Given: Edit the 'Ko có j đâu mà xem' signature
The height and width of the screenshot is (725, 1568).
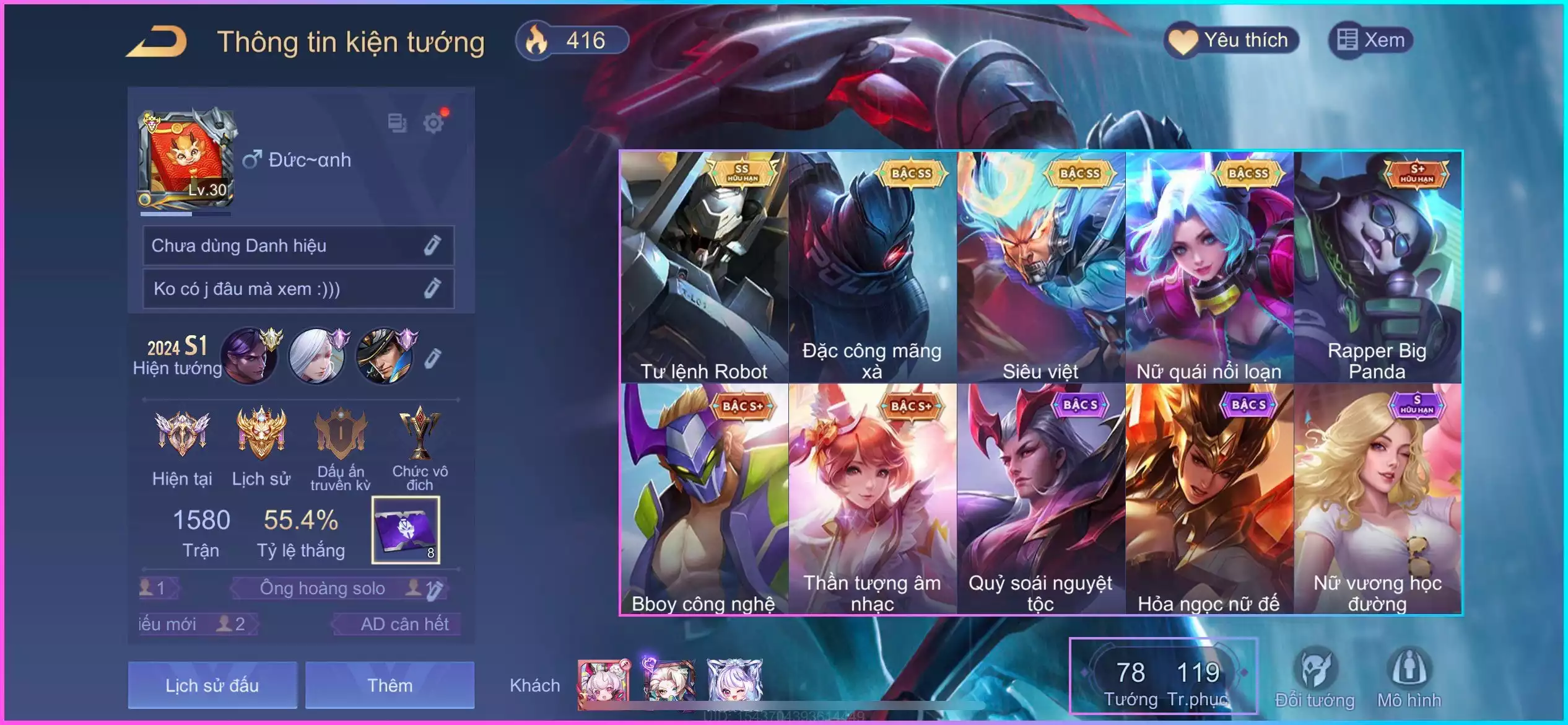Looking at the screenshot, I should point(432,288).
